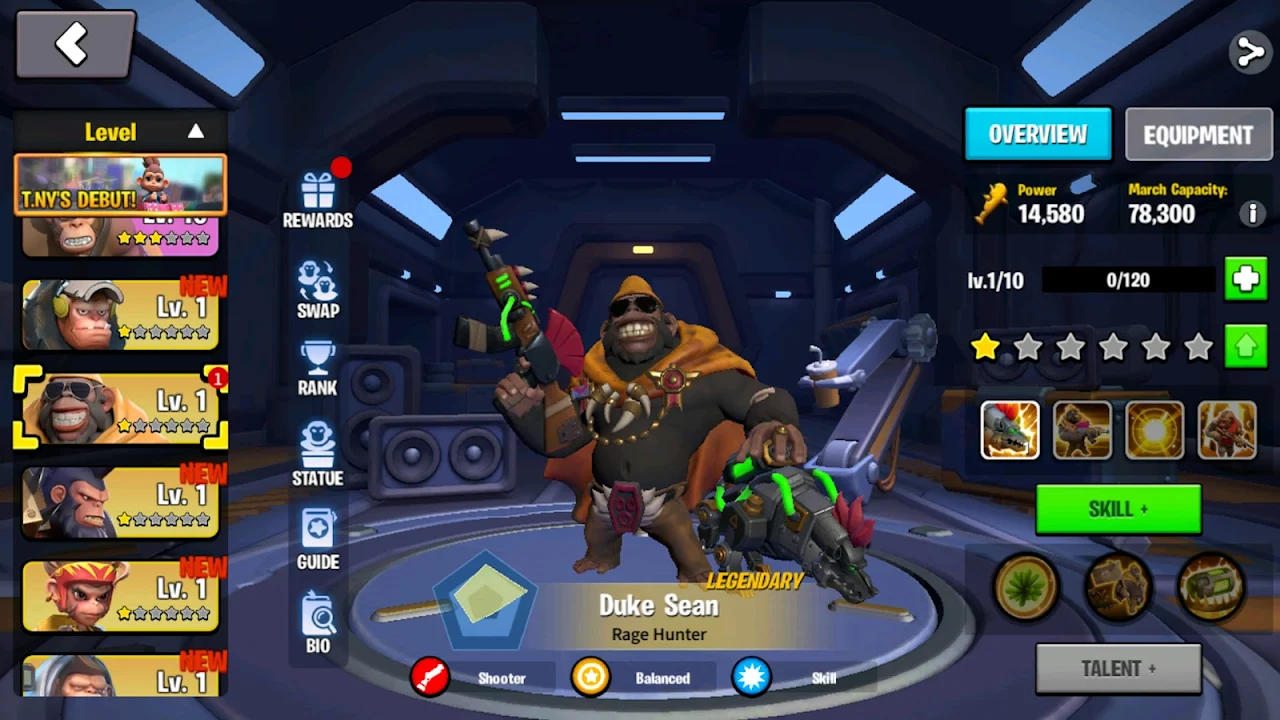Open the grey TALENT + button
Screen dimensions: 1280x720
[1118, 668]
